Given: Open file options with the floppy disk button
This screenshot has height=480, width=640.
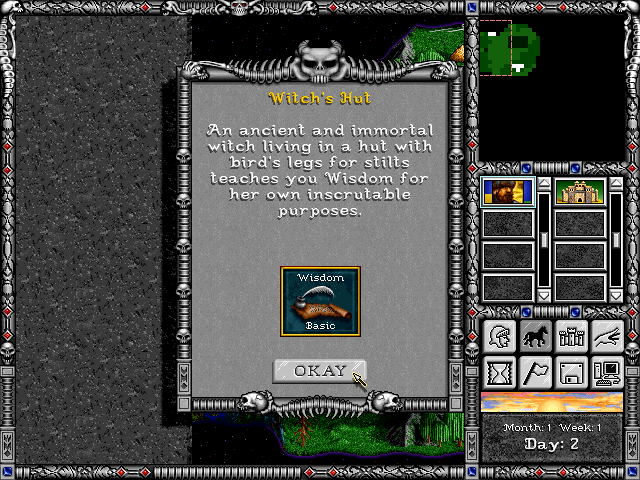Looking at the screenshot, I should point(570,373).
